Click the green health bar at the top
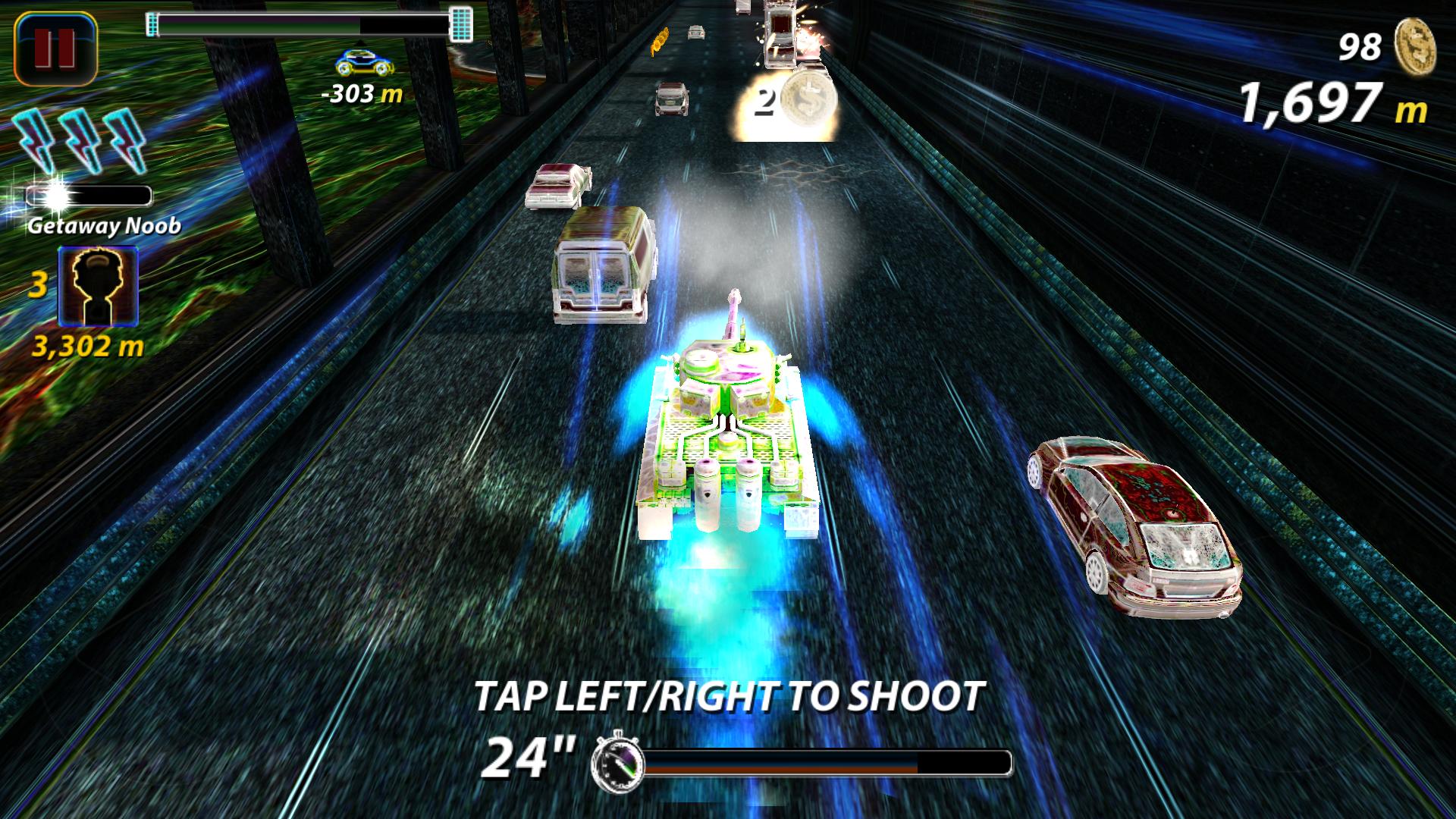This screenshot has width=1456, height=819. [x=303, y=23]
